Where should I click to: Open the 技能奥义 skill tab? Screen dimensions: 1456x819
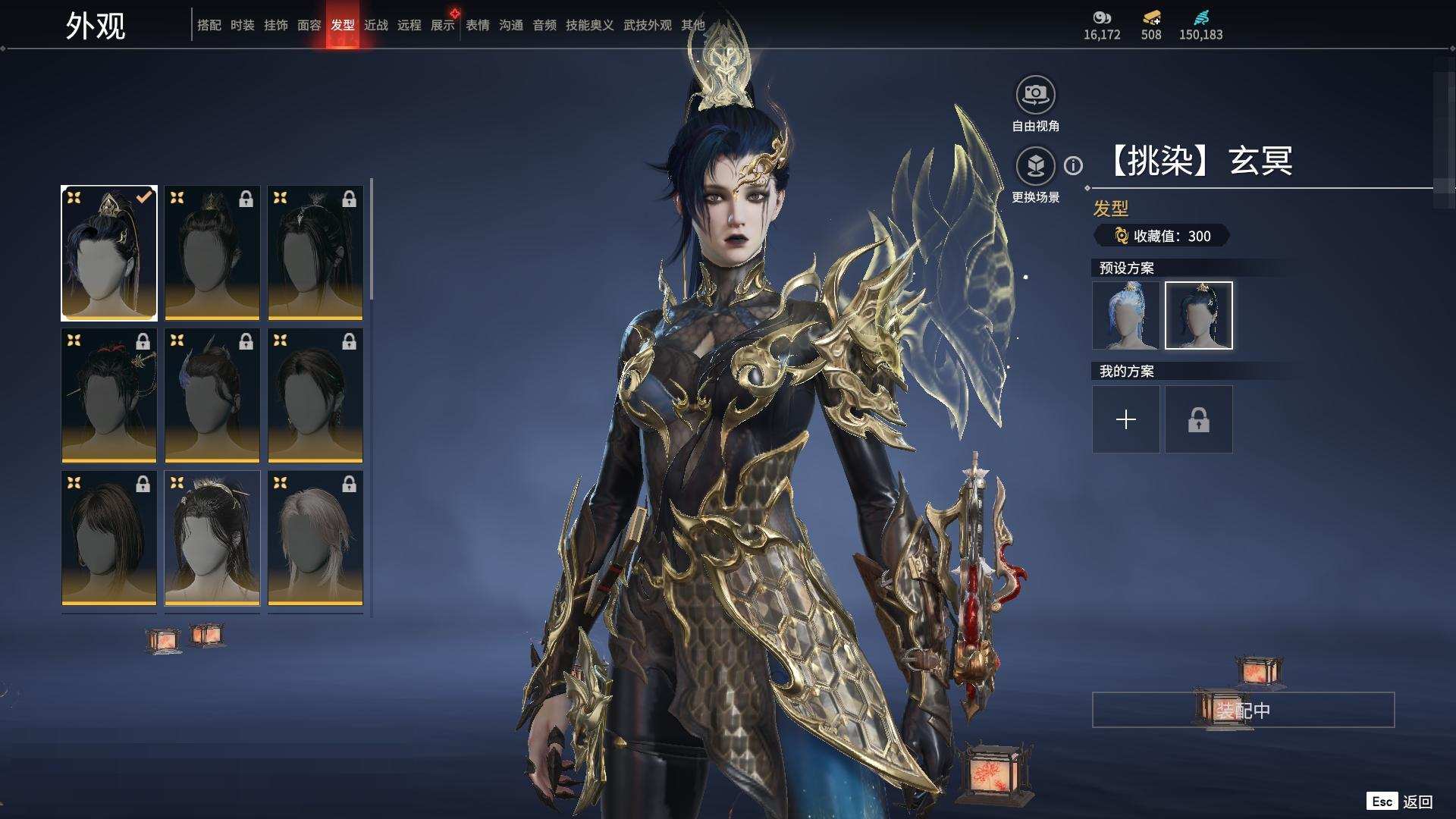[589, 25]
